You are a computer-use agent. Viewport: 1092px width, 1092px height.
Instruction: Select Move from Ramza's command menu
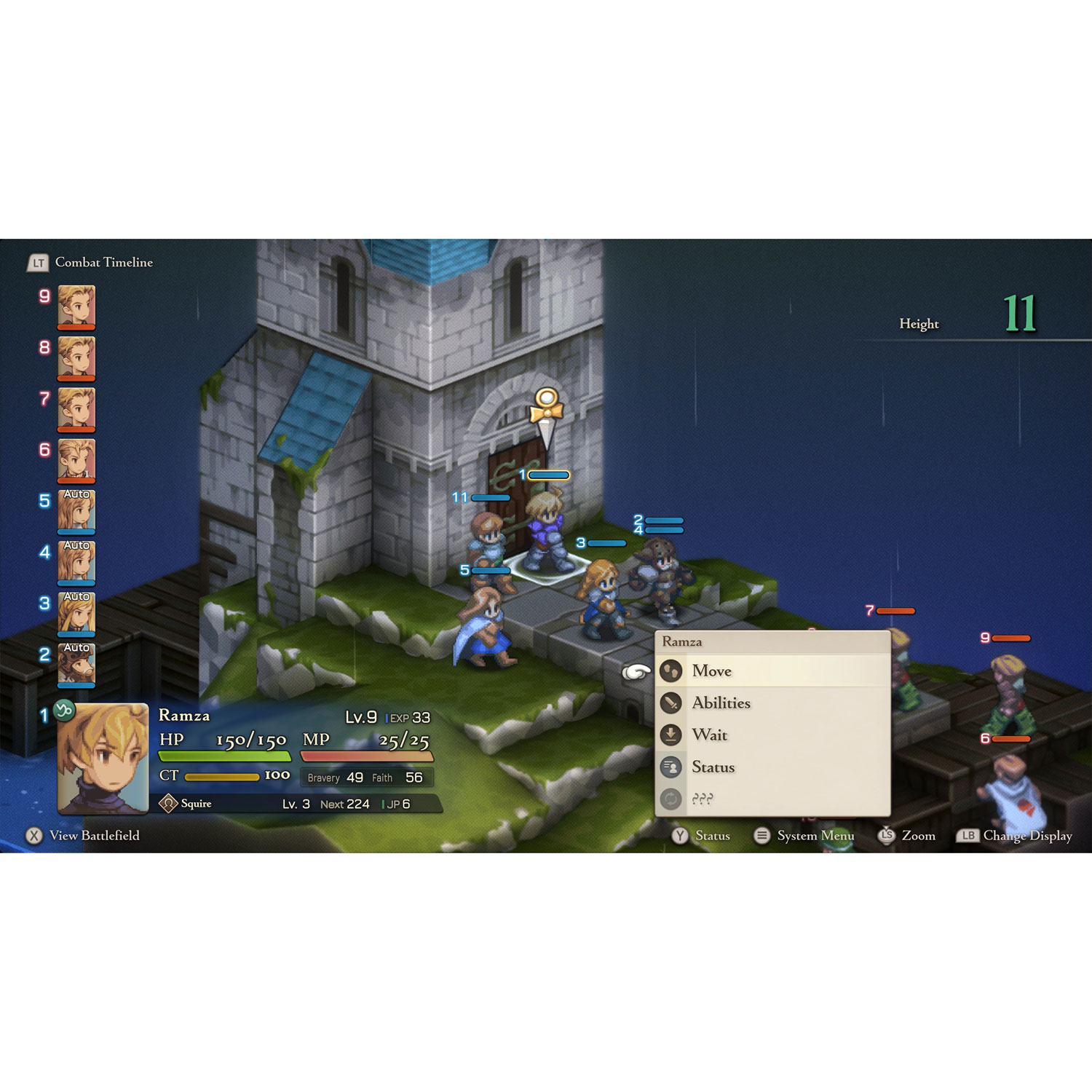coord(712,670)
